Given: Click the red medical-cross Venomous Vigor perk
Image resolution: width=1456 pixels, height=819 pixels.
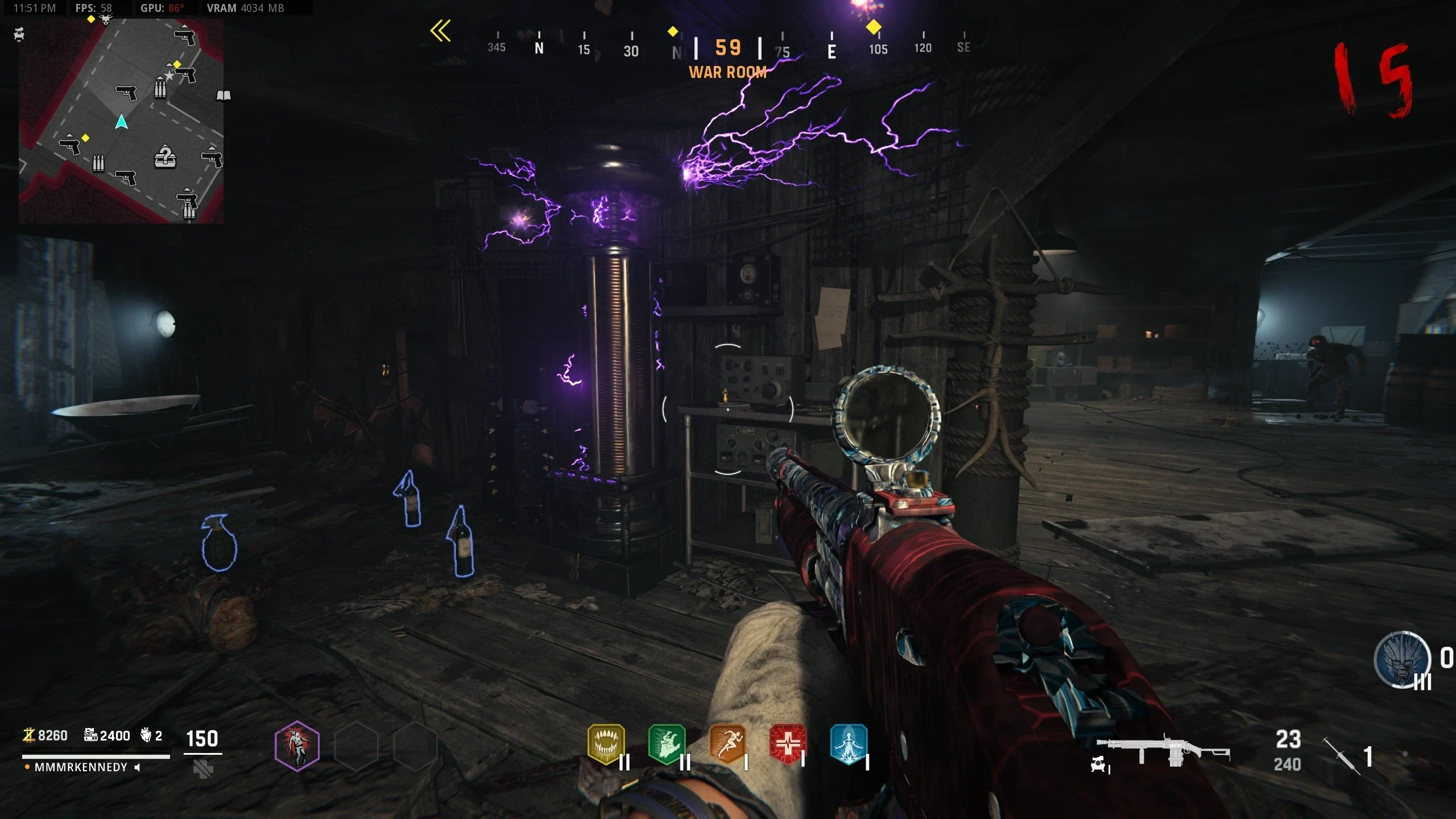Looking at the screenshot, I should (788, 743).
